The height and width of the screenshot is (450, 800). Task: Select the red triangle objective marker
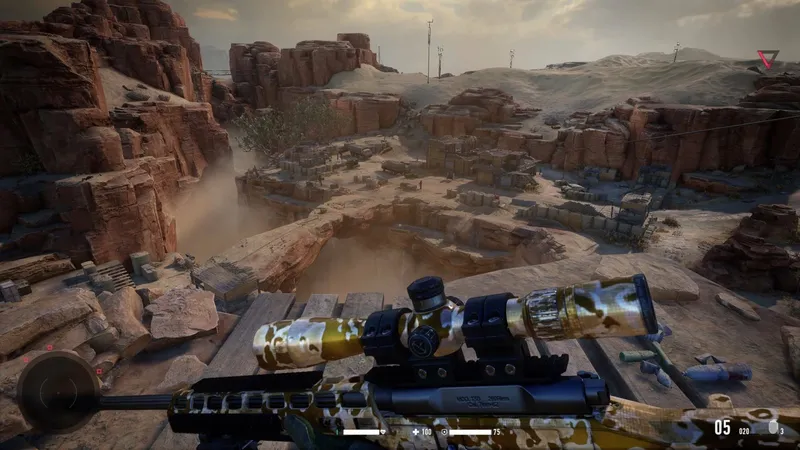point(766,60)
